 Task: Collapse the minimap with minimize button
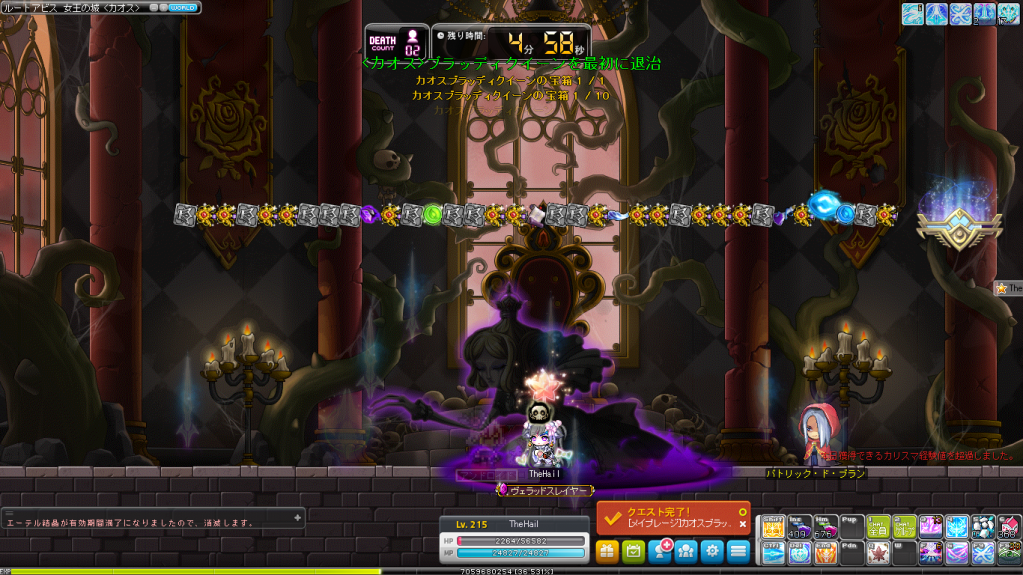(155, 8)
